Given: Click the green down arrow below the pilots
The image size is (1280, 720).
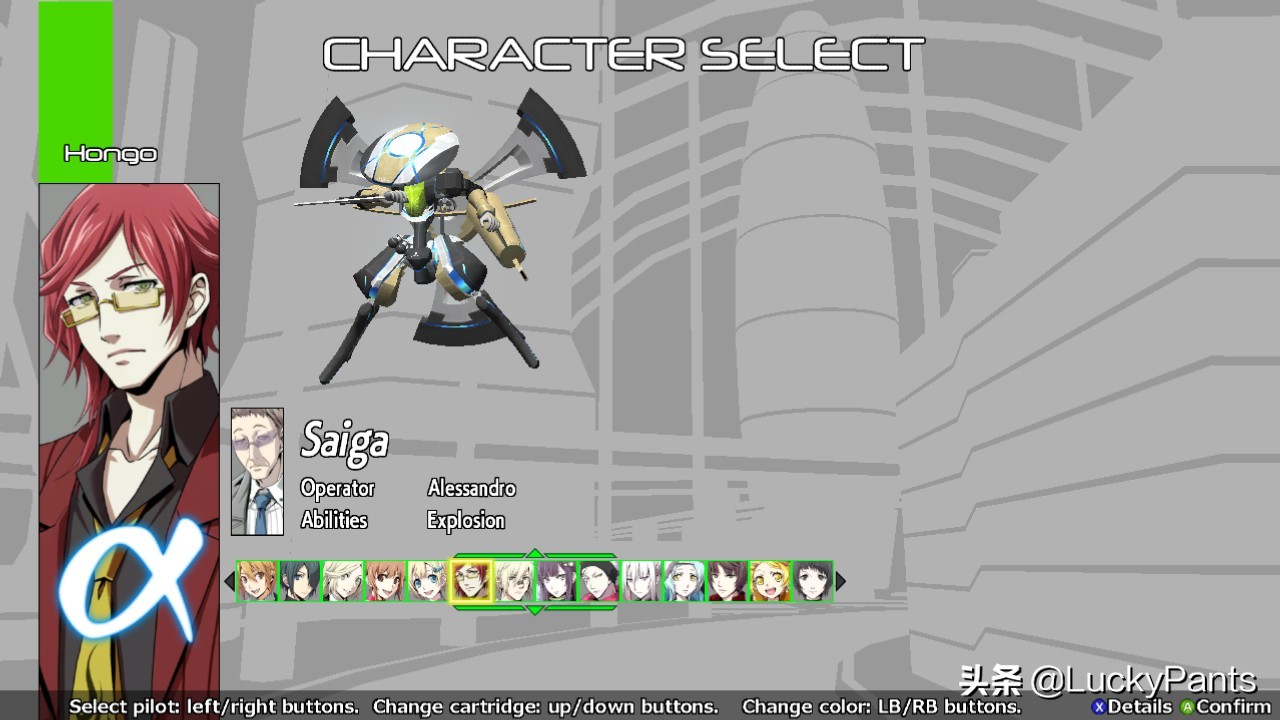Looking at the screenshot, I should pos(535,609).
